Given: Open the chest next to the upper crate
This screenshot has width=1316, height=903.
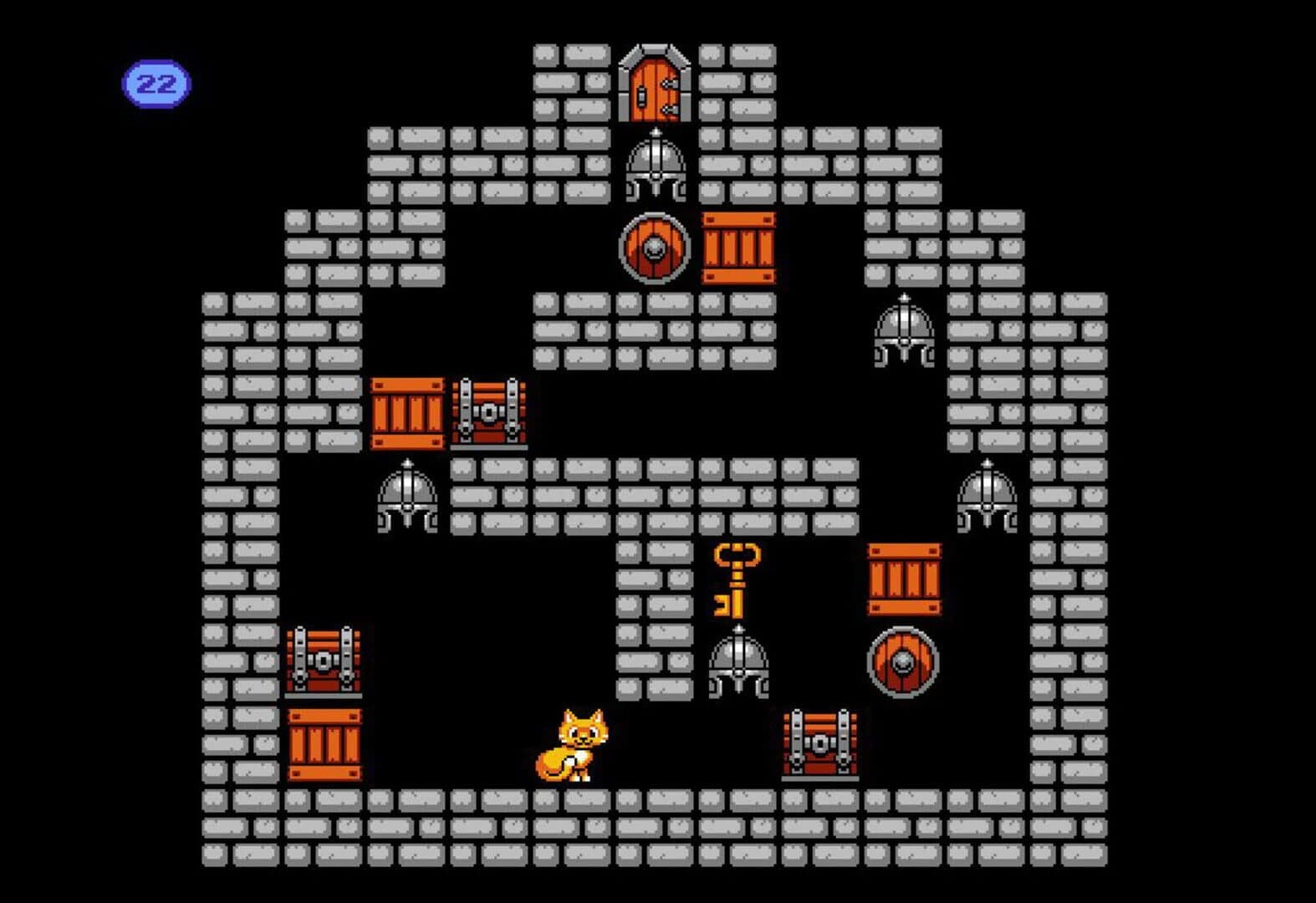Looking at the screenshot, I should click(x=487, y=411).
